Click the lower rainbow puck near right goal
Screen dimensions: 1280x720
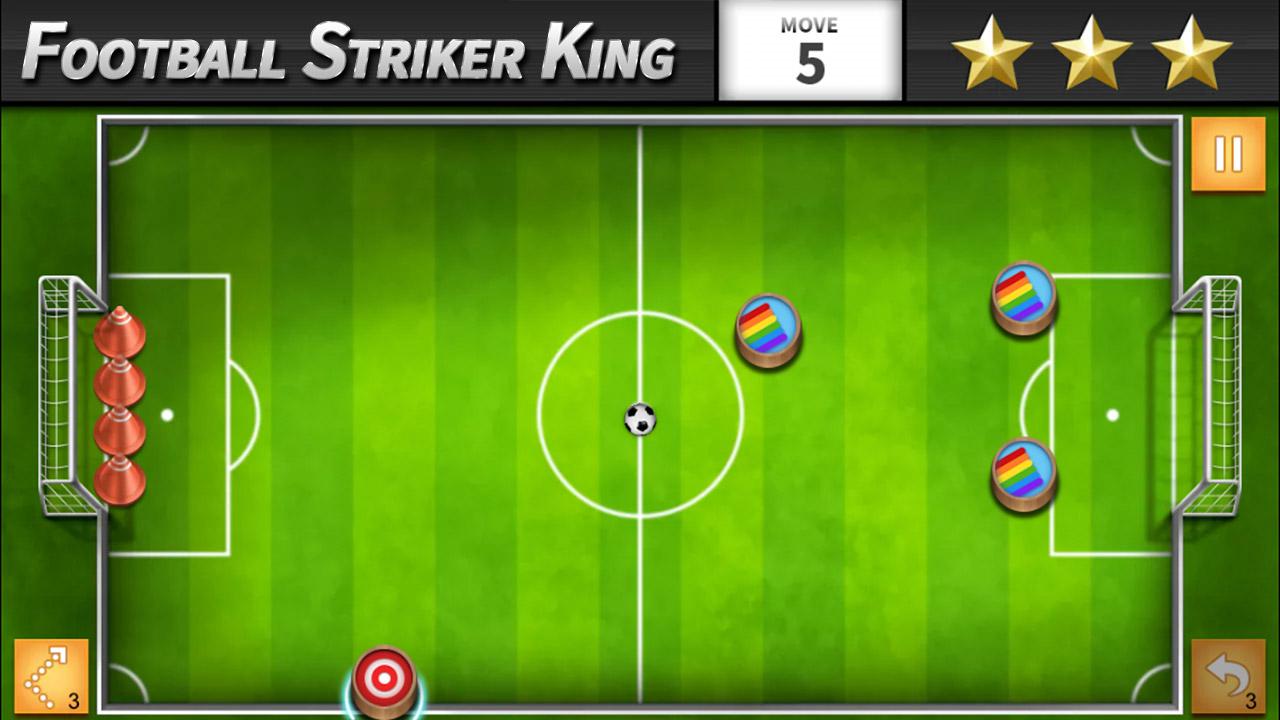tap(1022, 473)
